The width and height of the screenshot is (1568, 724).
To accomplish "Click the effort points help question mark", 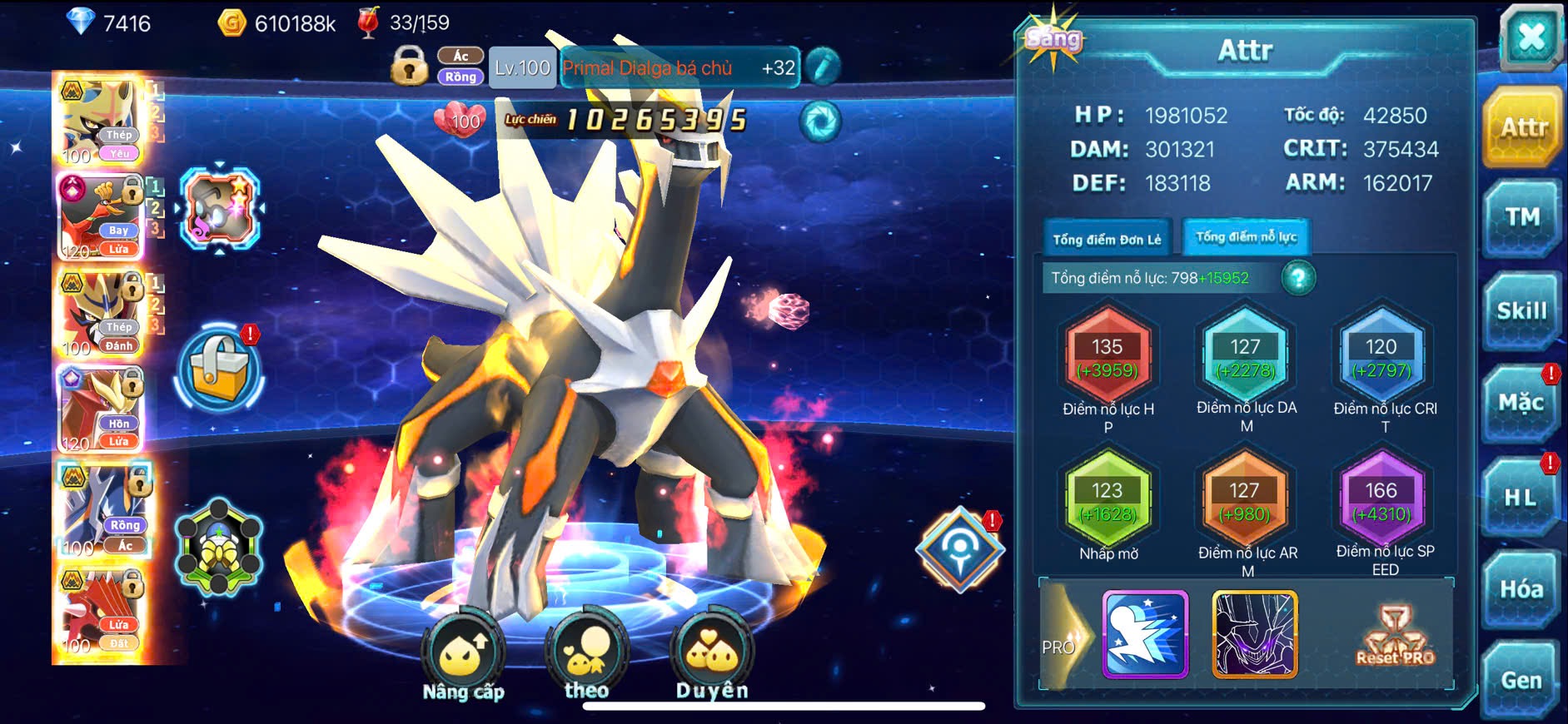I will (1298, 278).
